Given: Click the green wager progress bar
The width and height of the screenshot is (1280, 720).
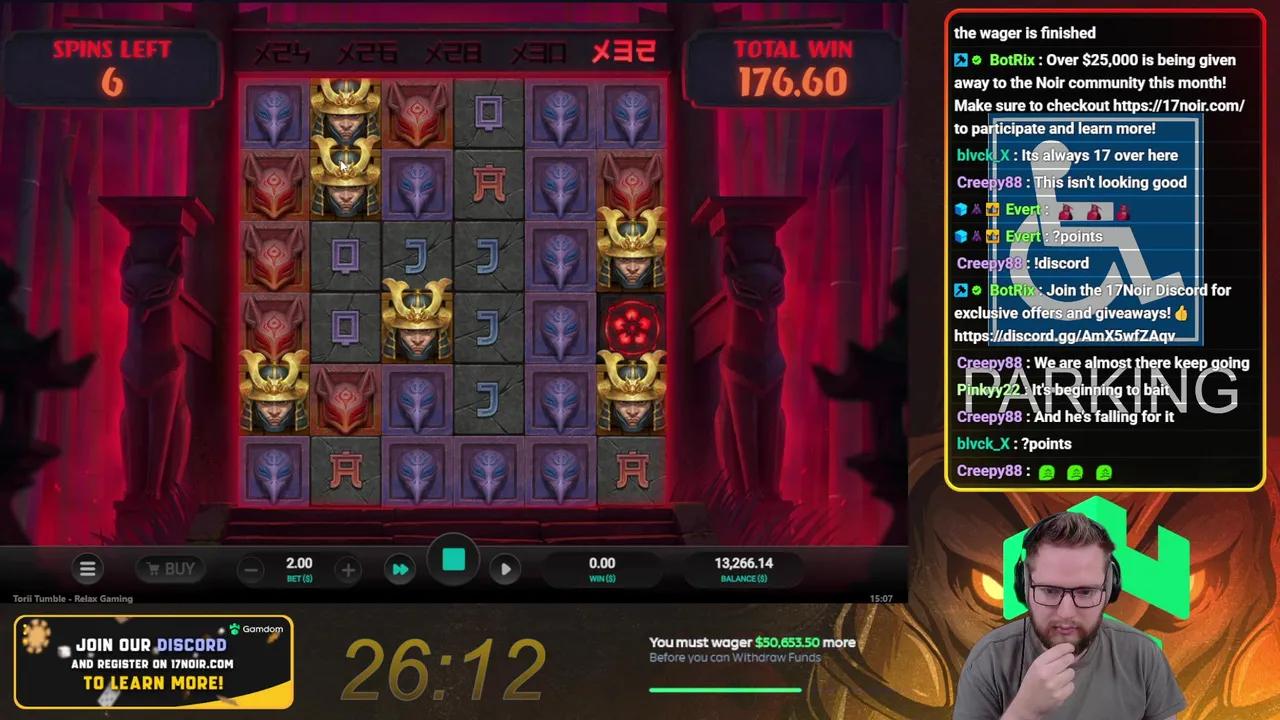Looking at the screenshot, I should click(x=725, y=688).
